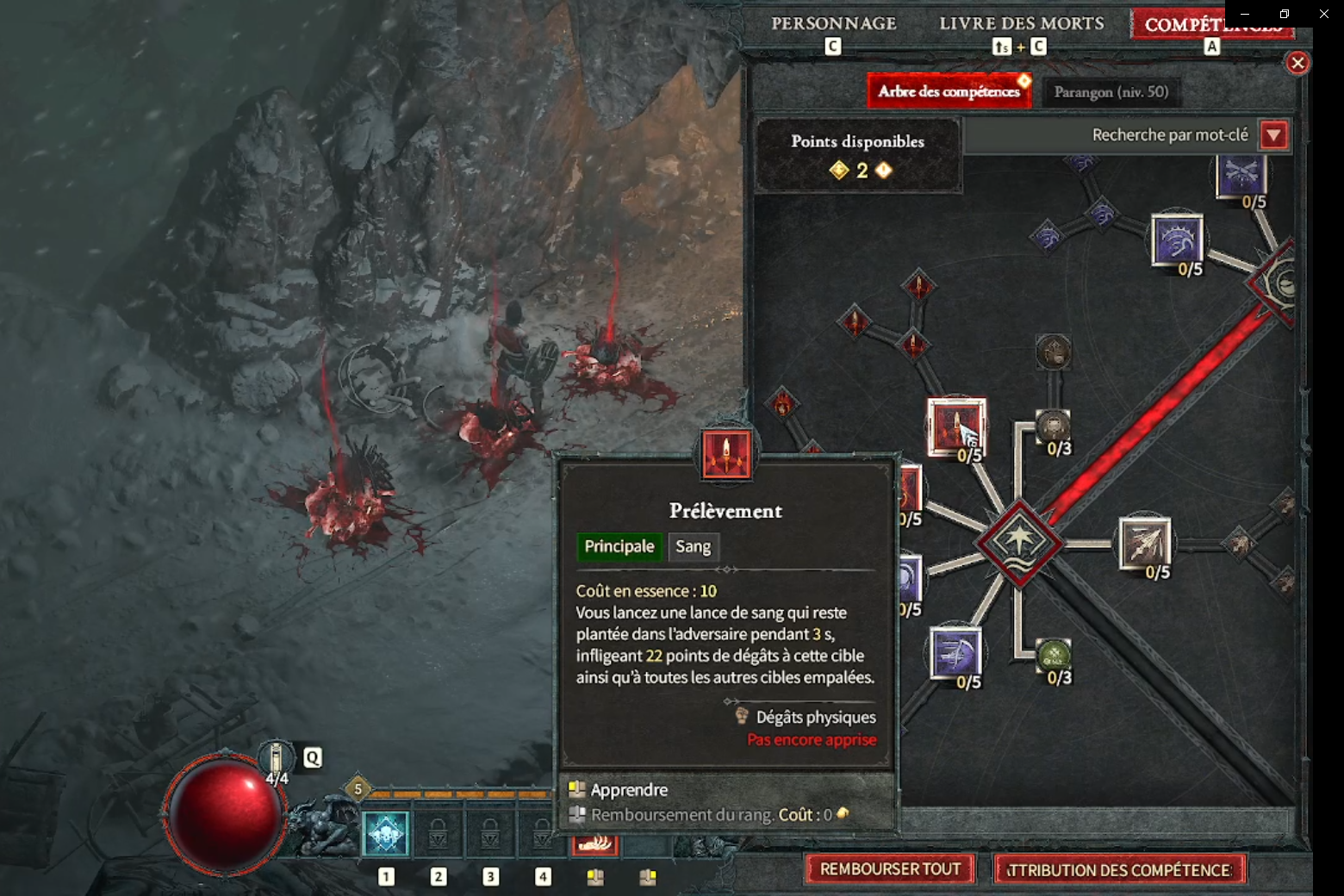
Task: Close the game window
Action: (x=1323, y=14)
